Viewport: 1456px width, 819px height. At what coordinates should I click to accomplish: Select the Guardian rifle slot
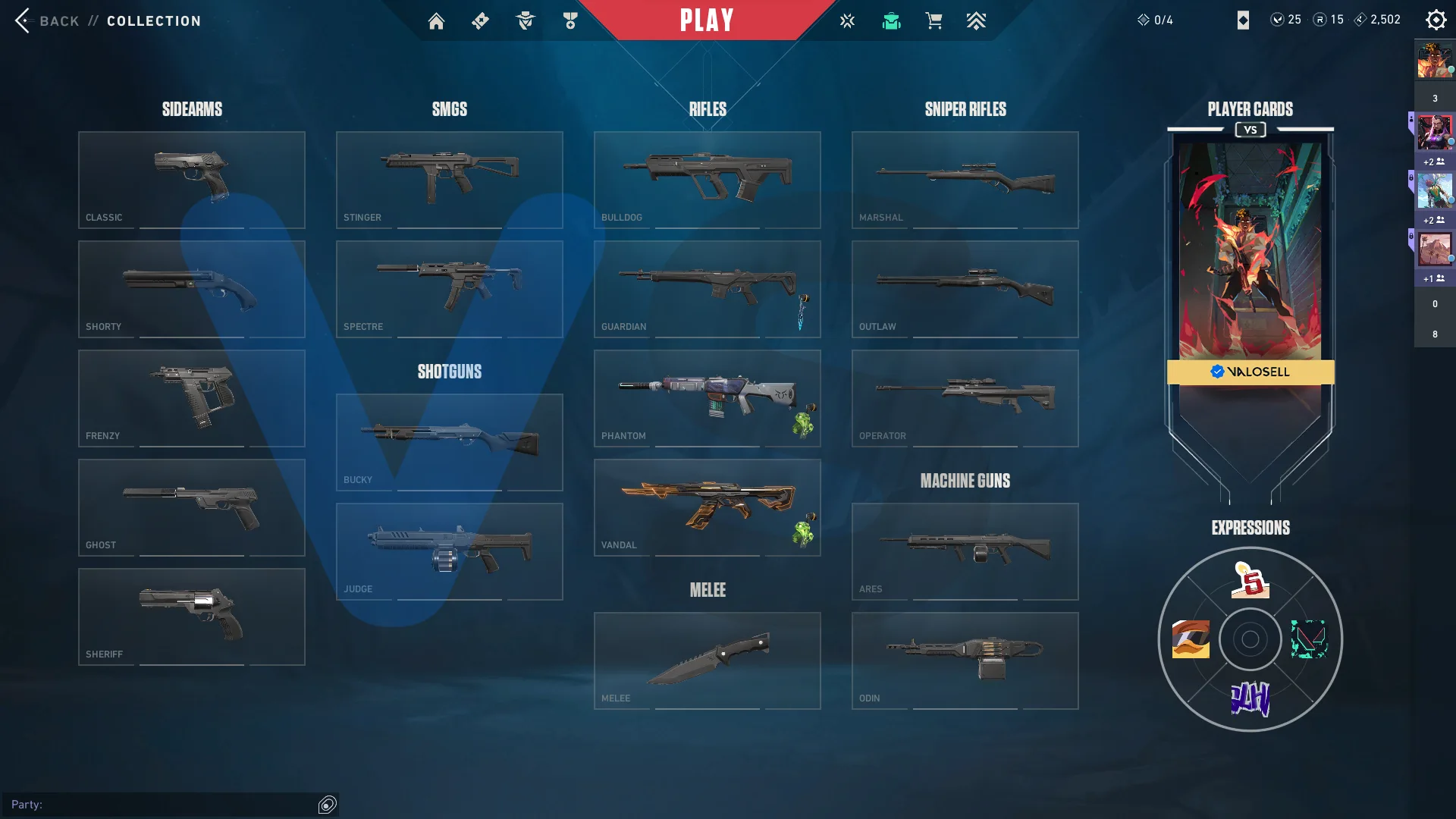708,289
